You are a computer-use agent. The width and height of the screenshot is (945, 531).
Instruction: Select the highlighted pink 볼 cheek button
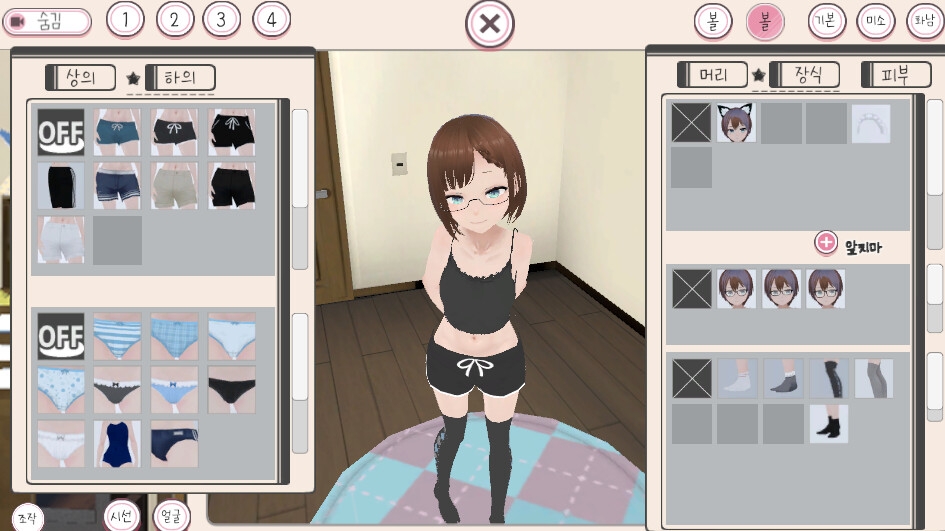point(765,21)
